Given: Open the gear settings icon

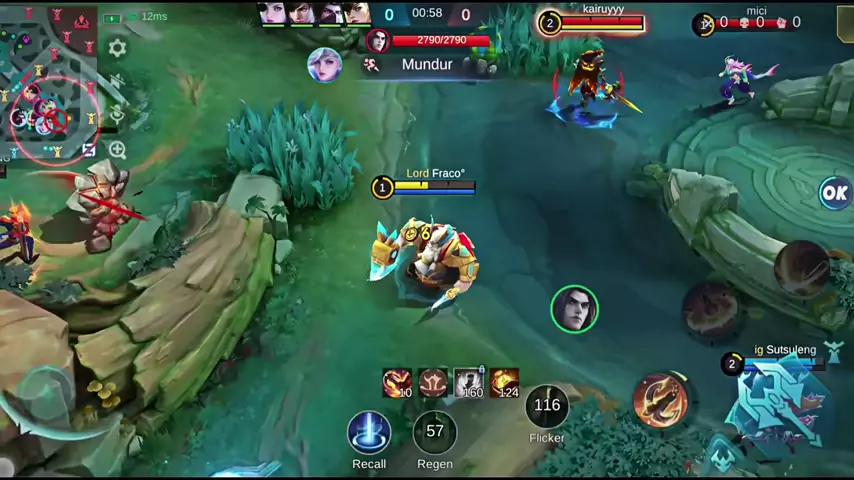Looking at the screenshot, I should 117,48.
